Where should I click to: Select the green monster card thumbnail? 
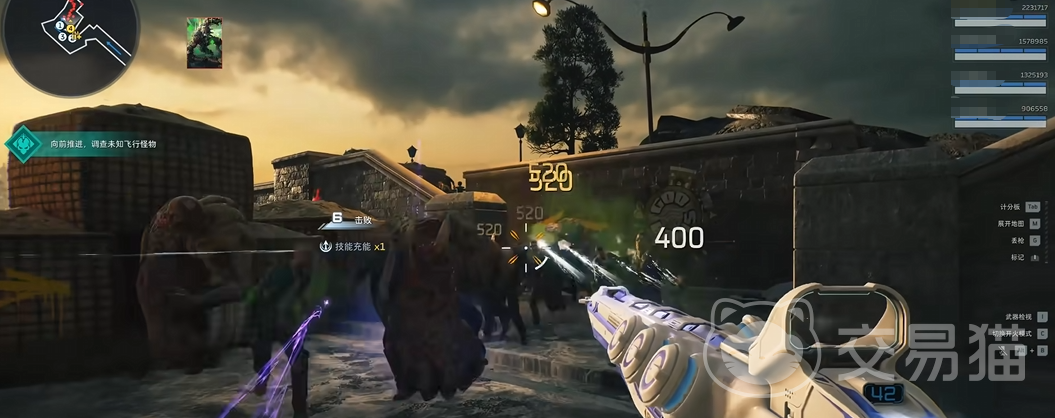point(204,43)
